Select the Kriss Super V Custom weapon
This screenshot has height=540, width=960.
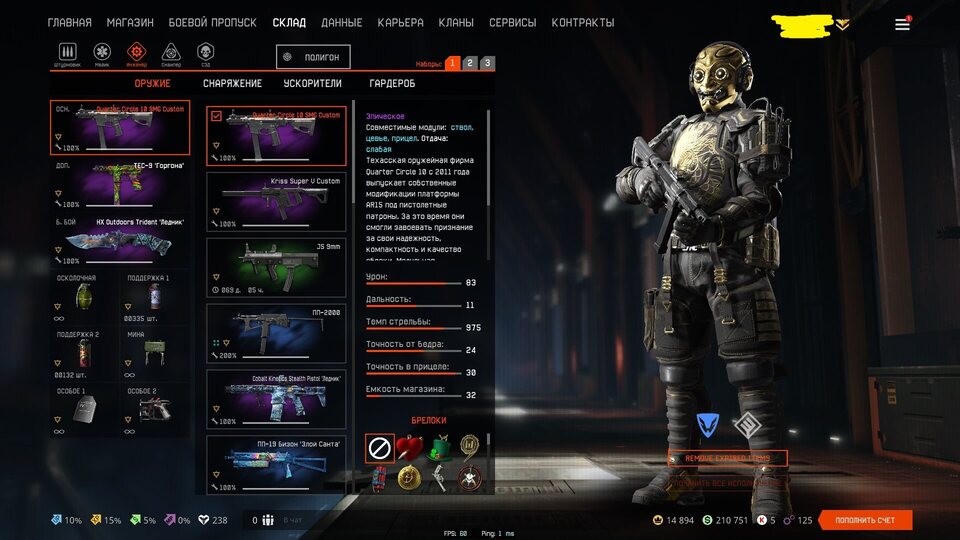pyautogui.click(x=276, y=201)
